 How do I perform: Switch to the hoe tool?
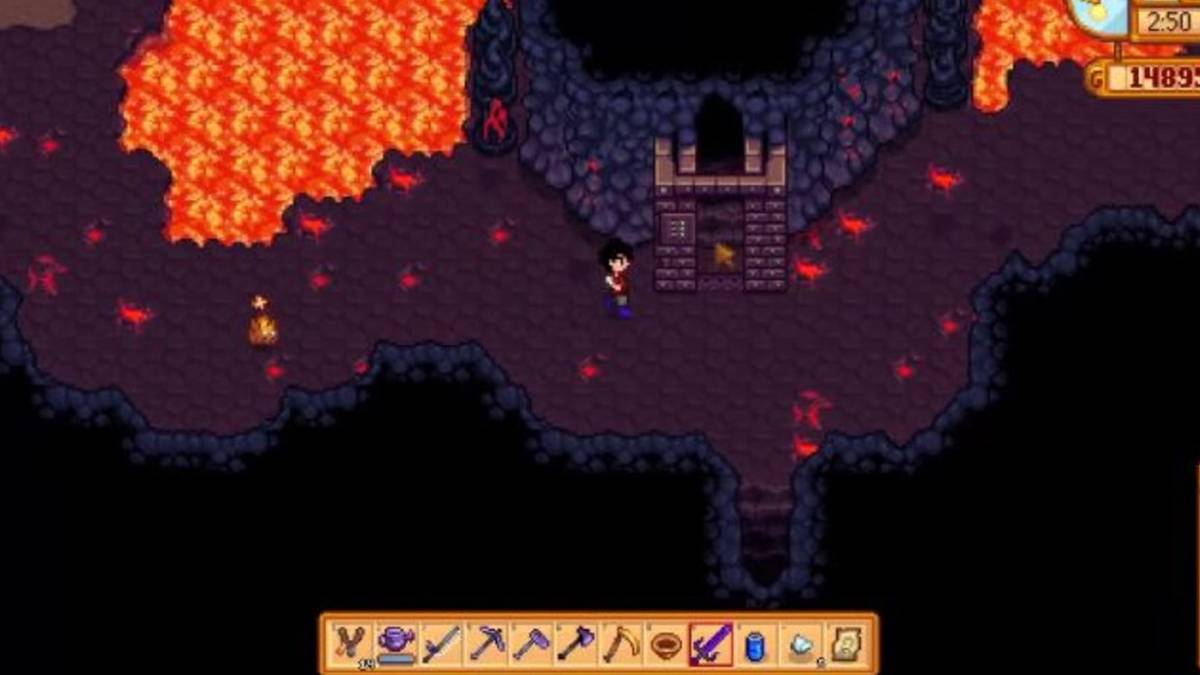[531, 643]
